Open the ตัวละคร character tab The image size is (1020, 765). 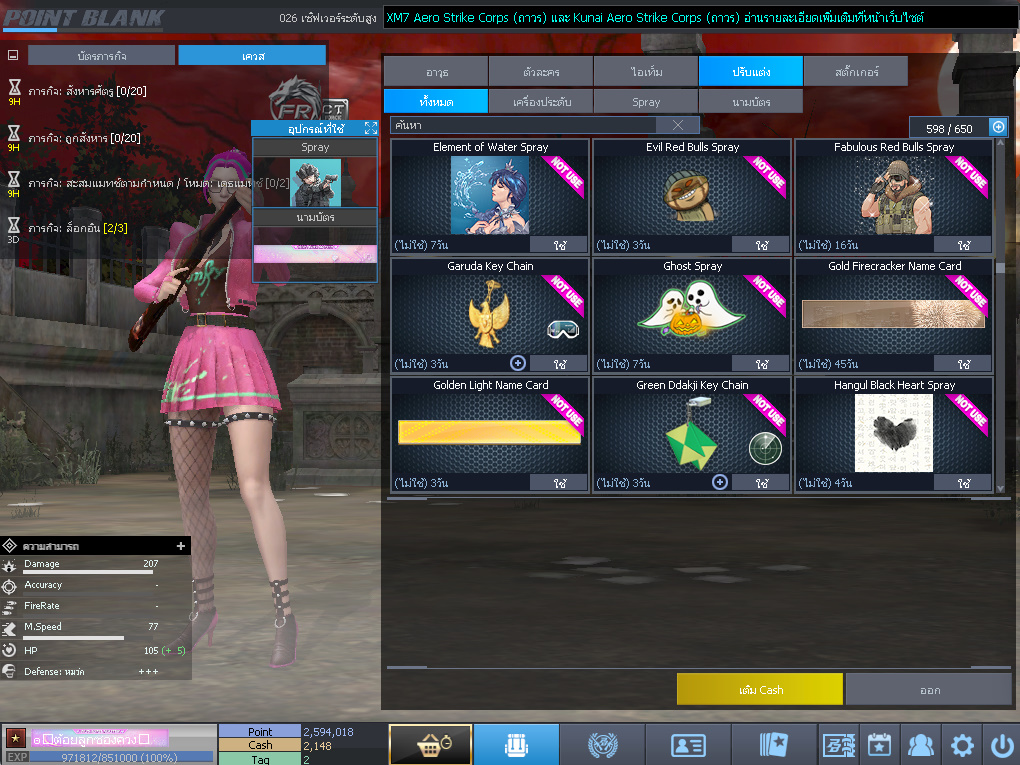pyautogui.click(x=541, y=71)
